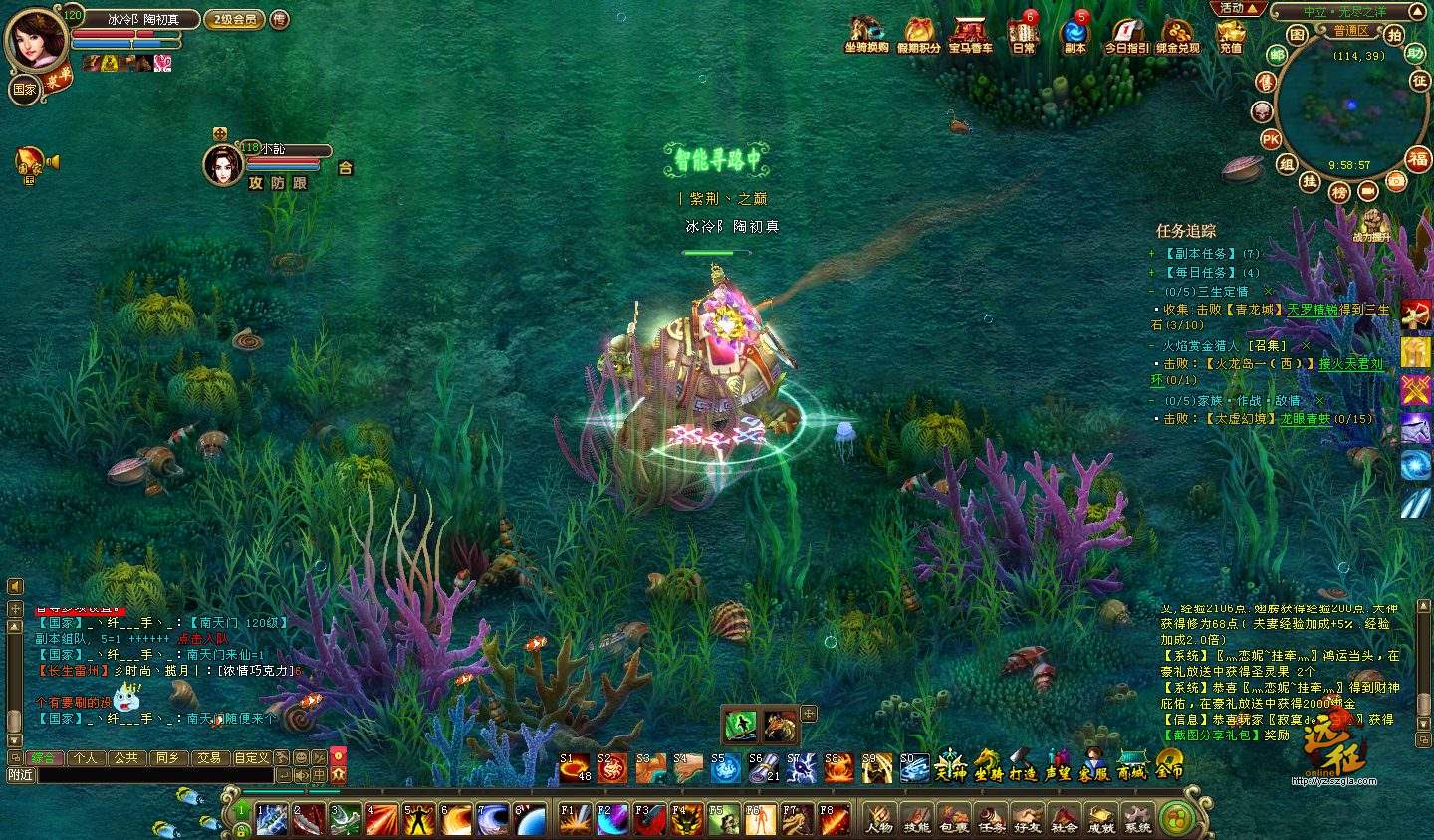
Task: Click the 福 welfare button by minimap
Action: point(1417,158)
